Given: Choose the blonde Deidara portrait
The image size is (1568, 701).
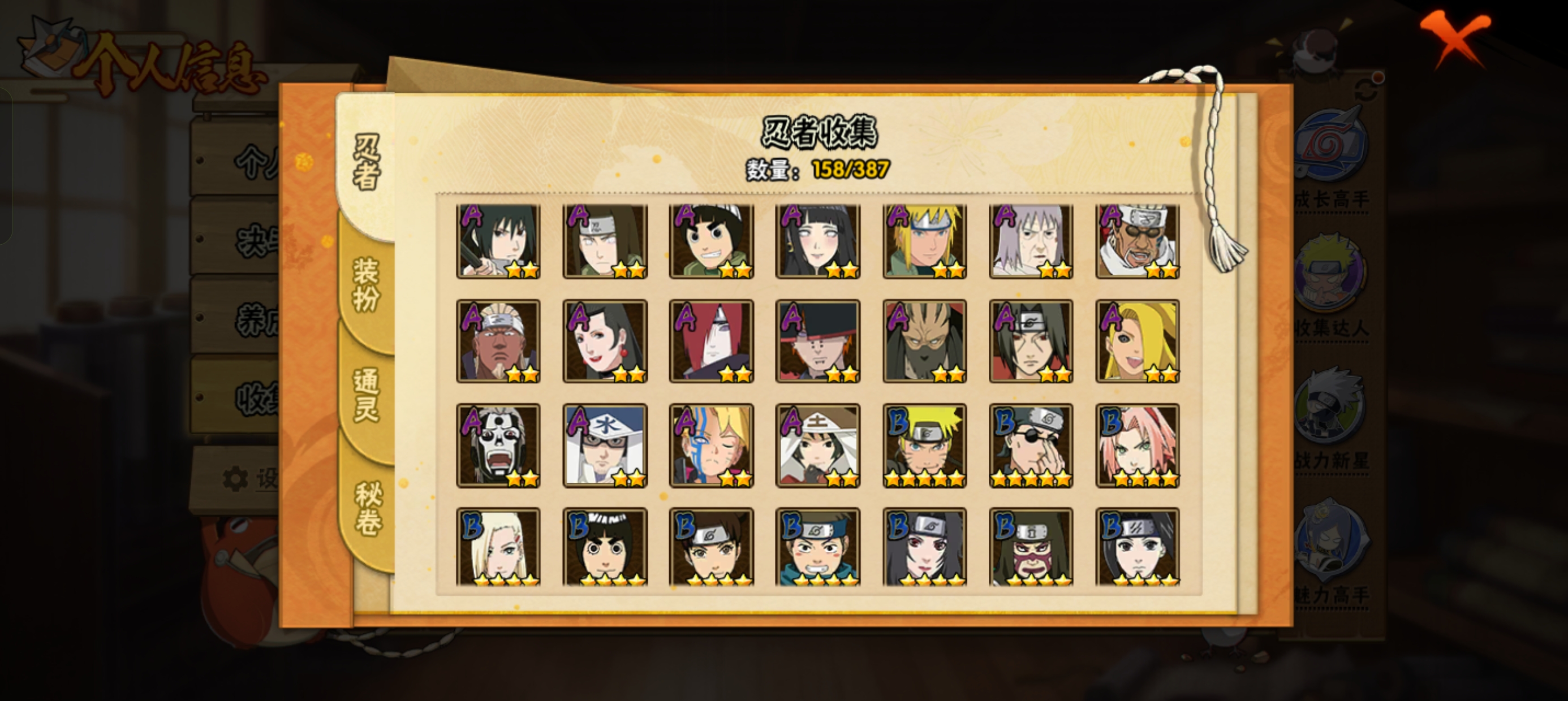Looking at the screenshot, I should click(x=1137, y=342).
